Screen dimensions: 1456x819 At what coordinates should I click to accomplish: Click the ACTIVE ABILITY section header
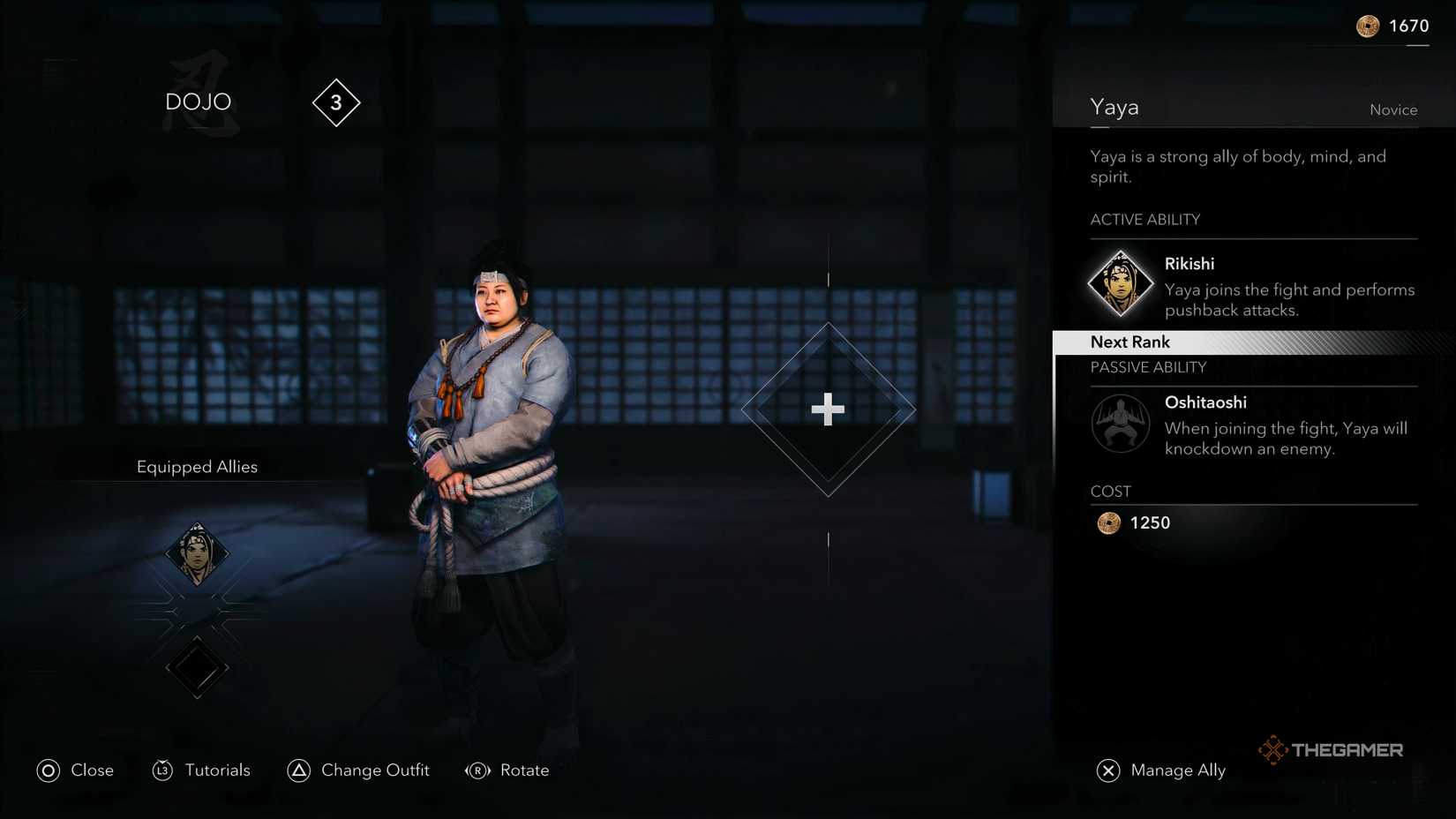[1145, 219]
